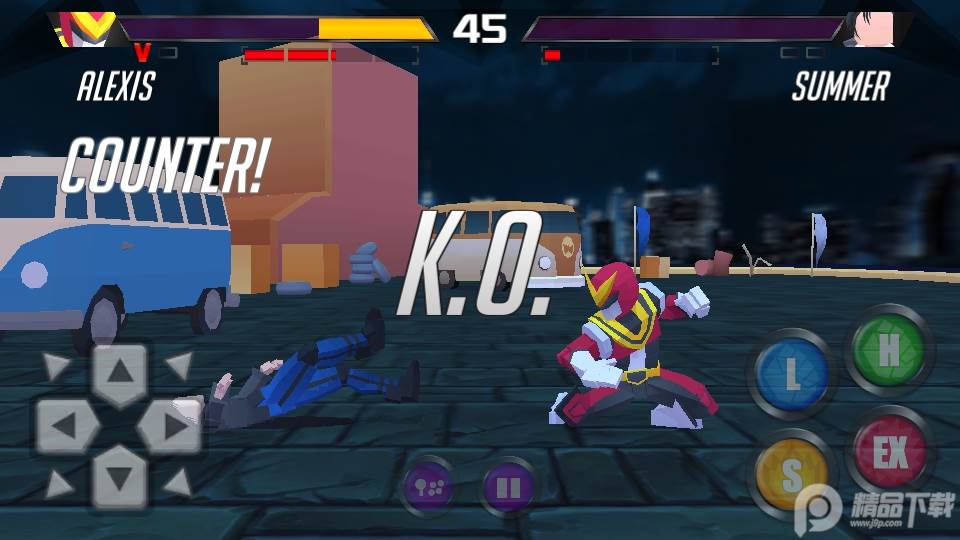Tap the blue L attack button

tap(791, 375)
